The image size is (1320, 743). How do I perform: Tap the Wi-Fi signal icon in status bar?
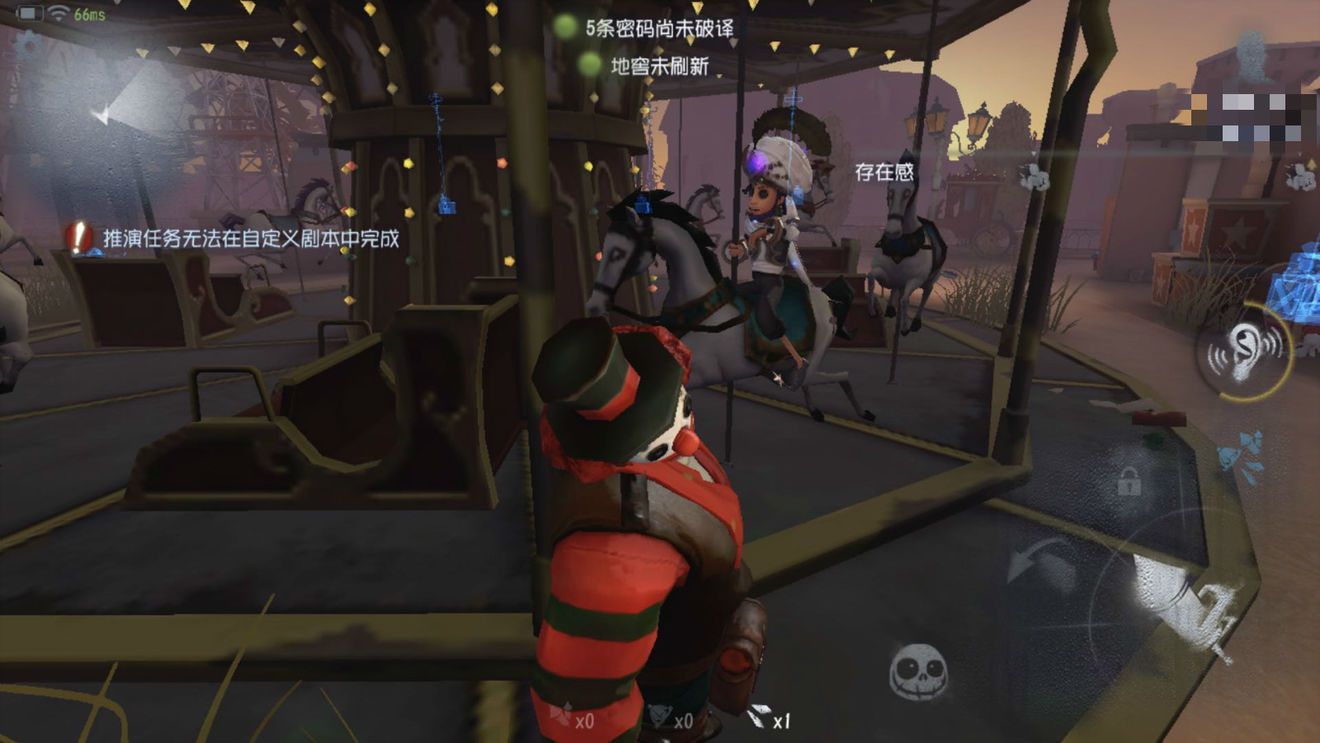pyautogui.click(x=58, y=12)
